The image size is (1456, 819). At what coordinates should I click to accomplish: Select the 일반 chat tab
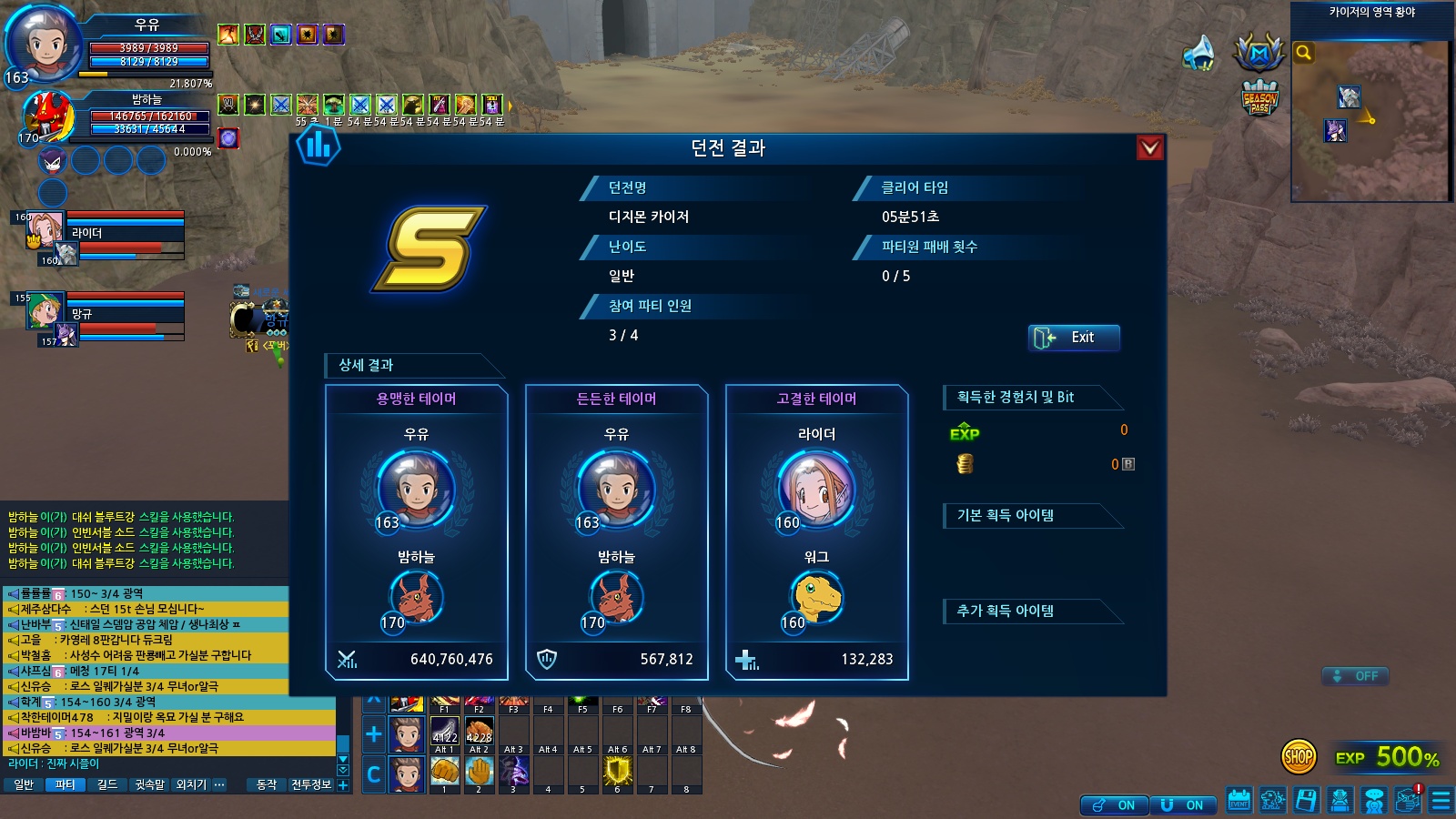pos(24,784)
